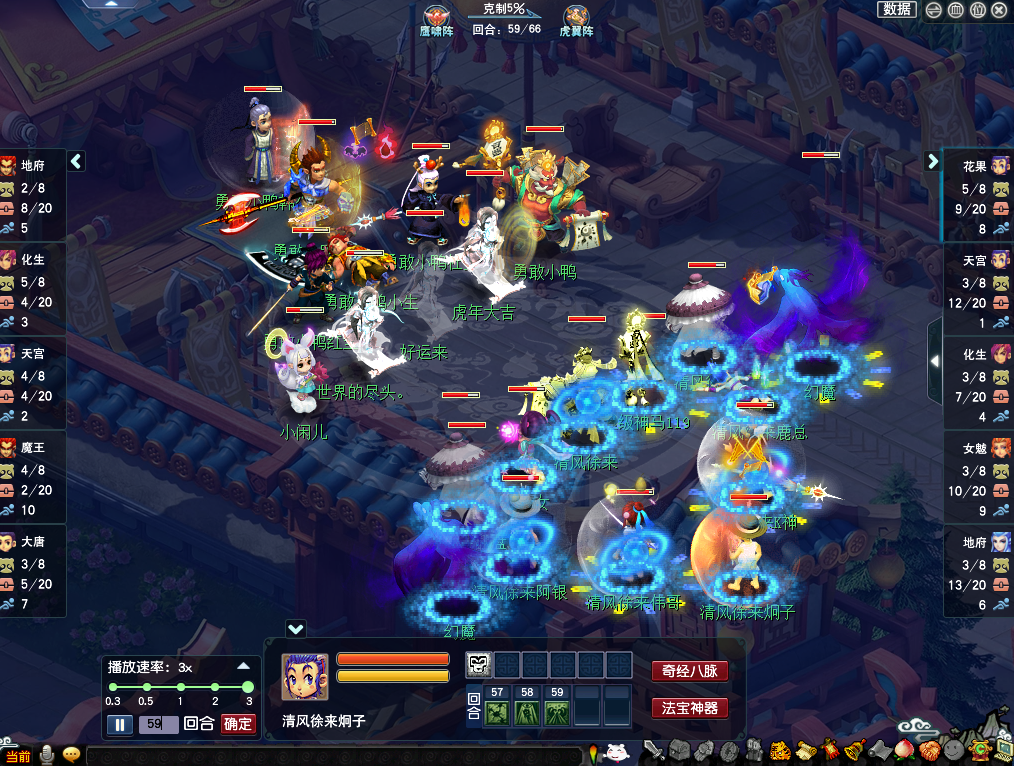Open the 数据 battle statistics panel

pyautogui.click(x=897, y=9)
